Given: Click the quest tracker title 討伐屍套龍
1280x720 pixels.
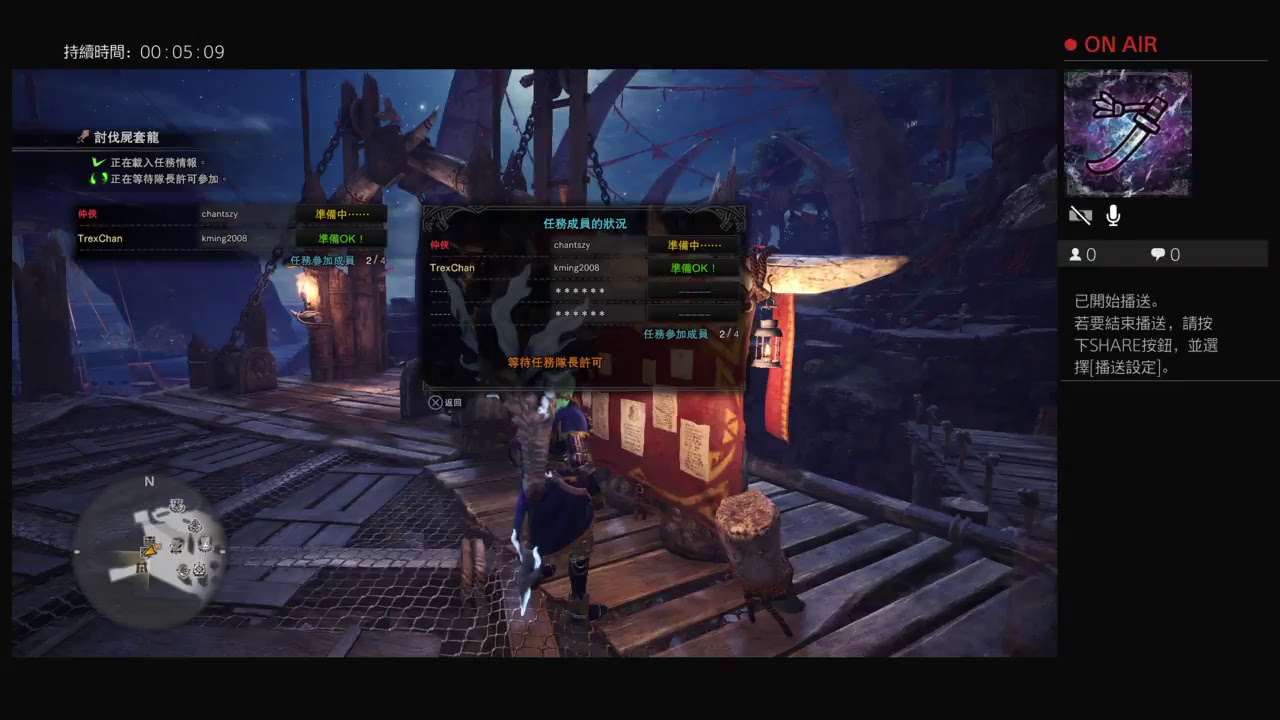Looking at the screenshot, I should (126, 137).
